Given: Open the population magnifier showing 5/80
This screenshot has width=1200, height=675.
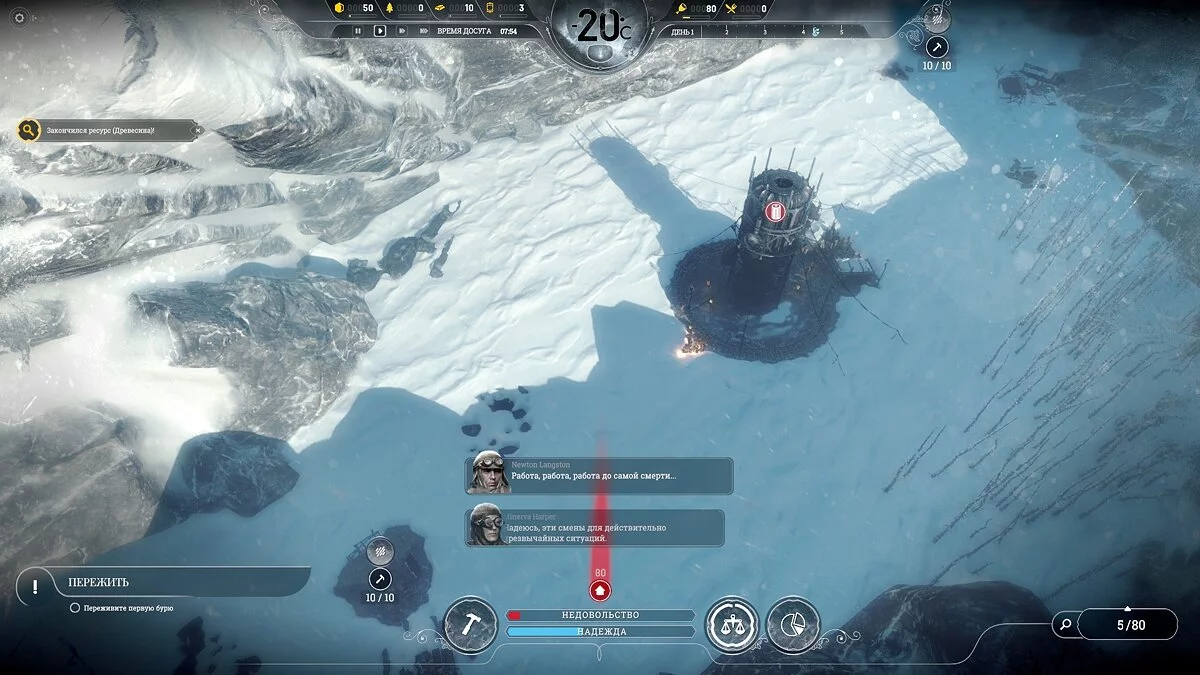Looking at the screenshot, I should coord(1066,625).
